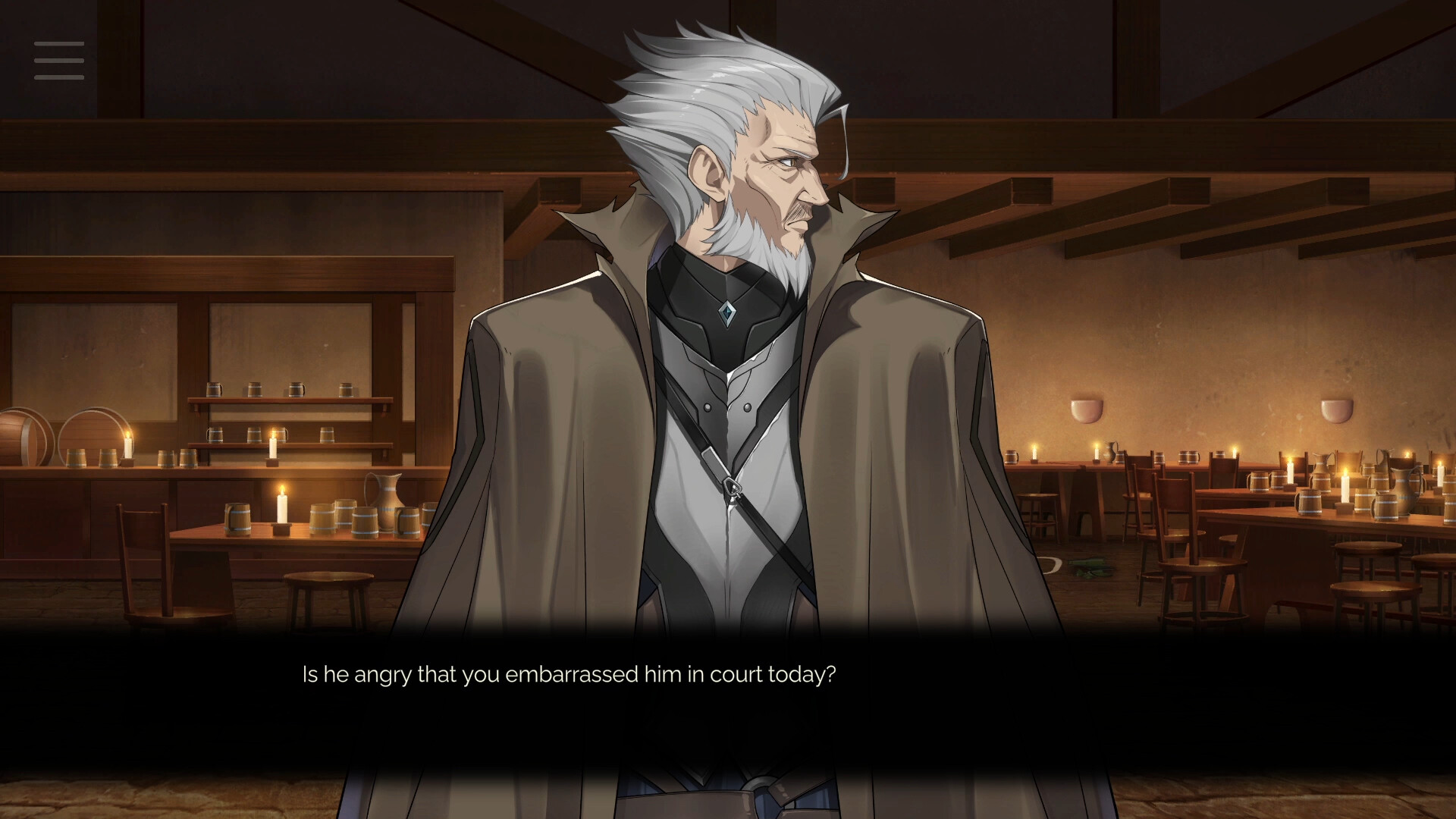1456x819 pixels.
Task: Open the hamburger menu
Action: (58, 61)
